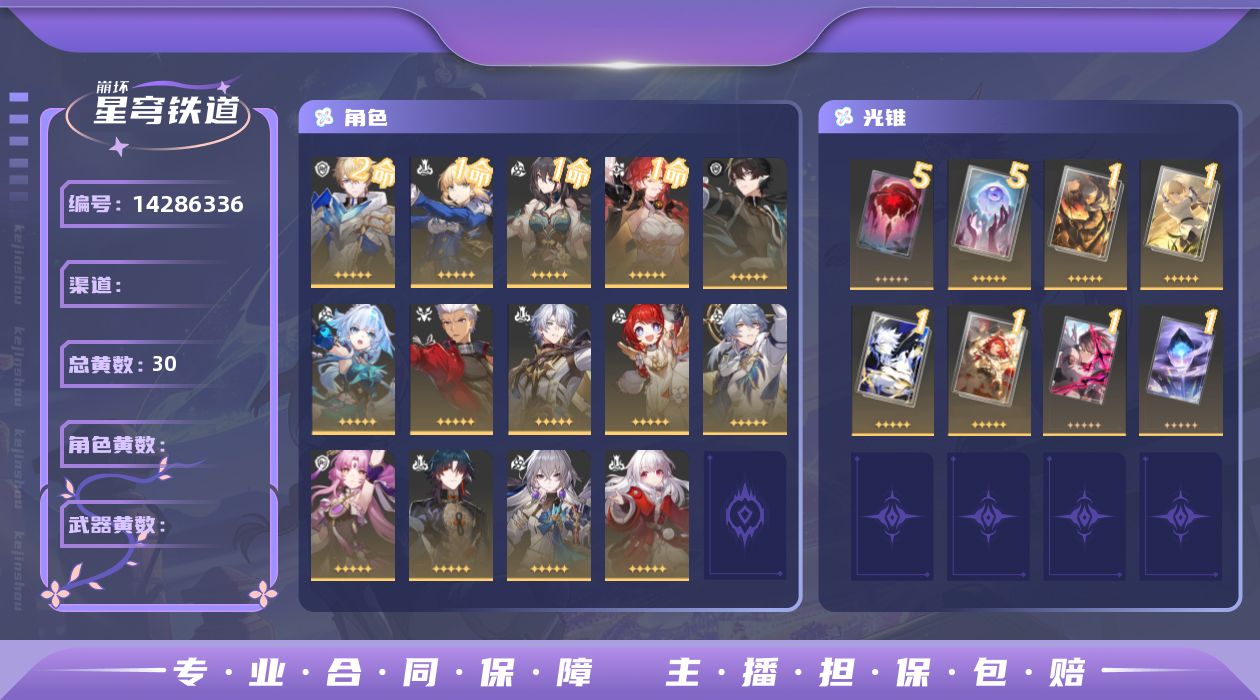The image size is (1260, 700).
Task: Choose the blue orb and hands light cone
Action: 988,222
